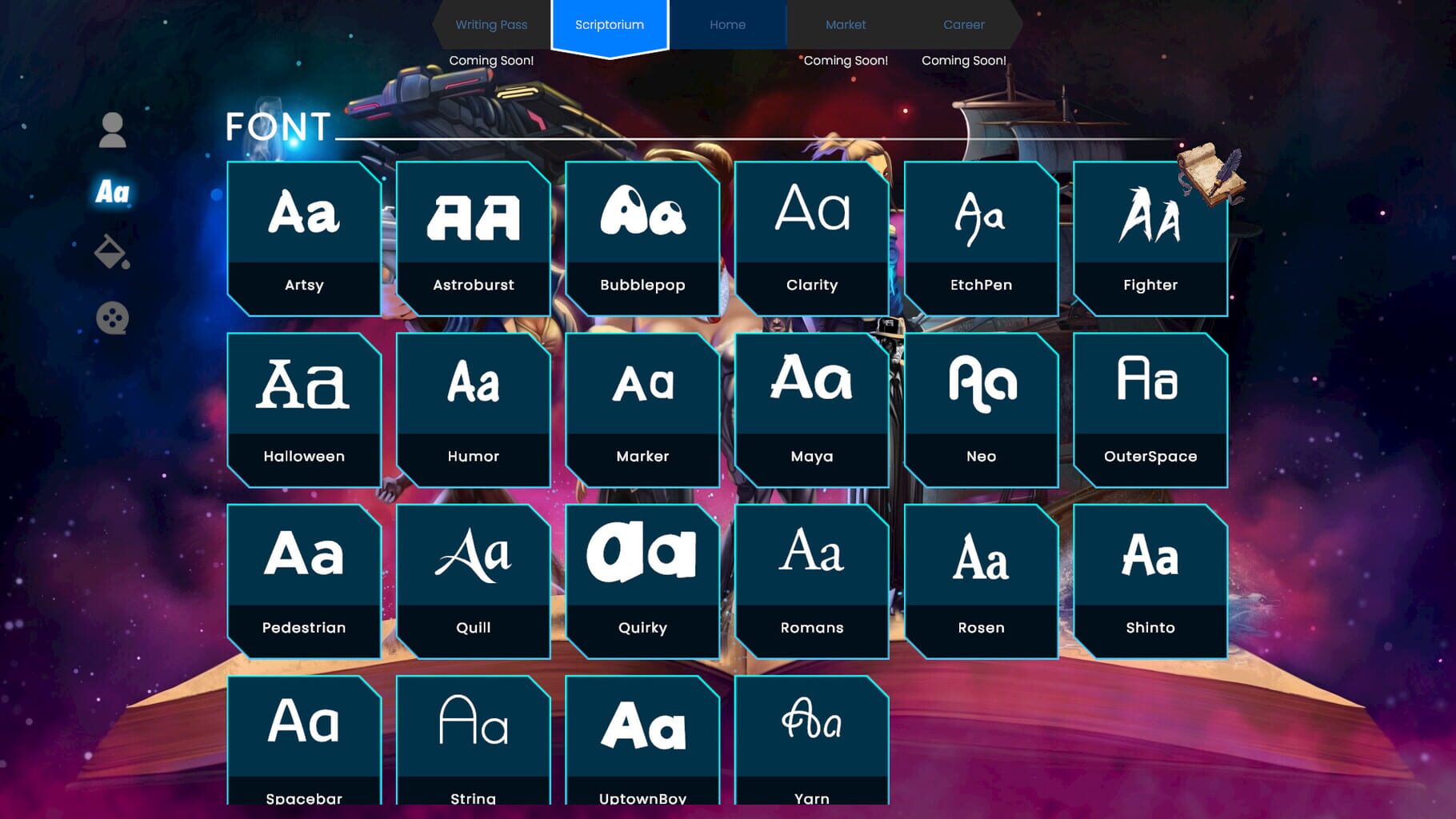Select the Artsy font tile
1456x819 pixels.
[304, 236]
